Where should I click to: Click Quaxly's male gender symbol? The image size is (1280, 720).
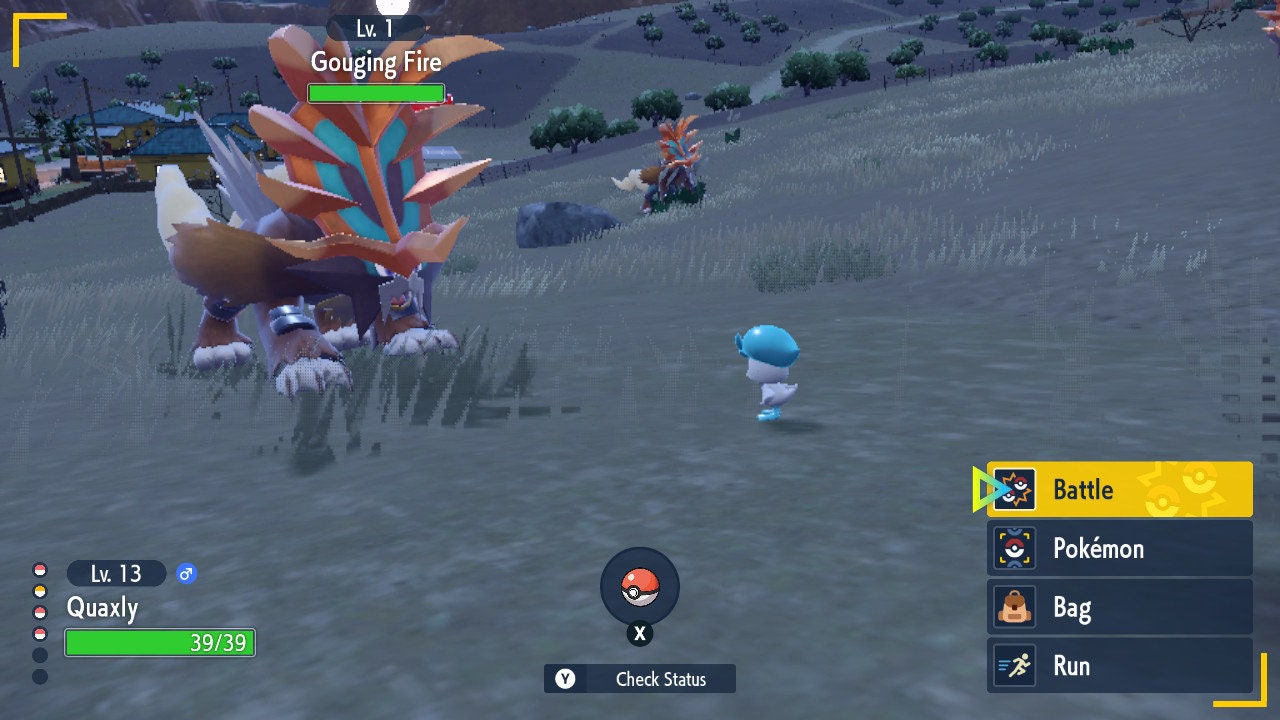pos(185,573)
